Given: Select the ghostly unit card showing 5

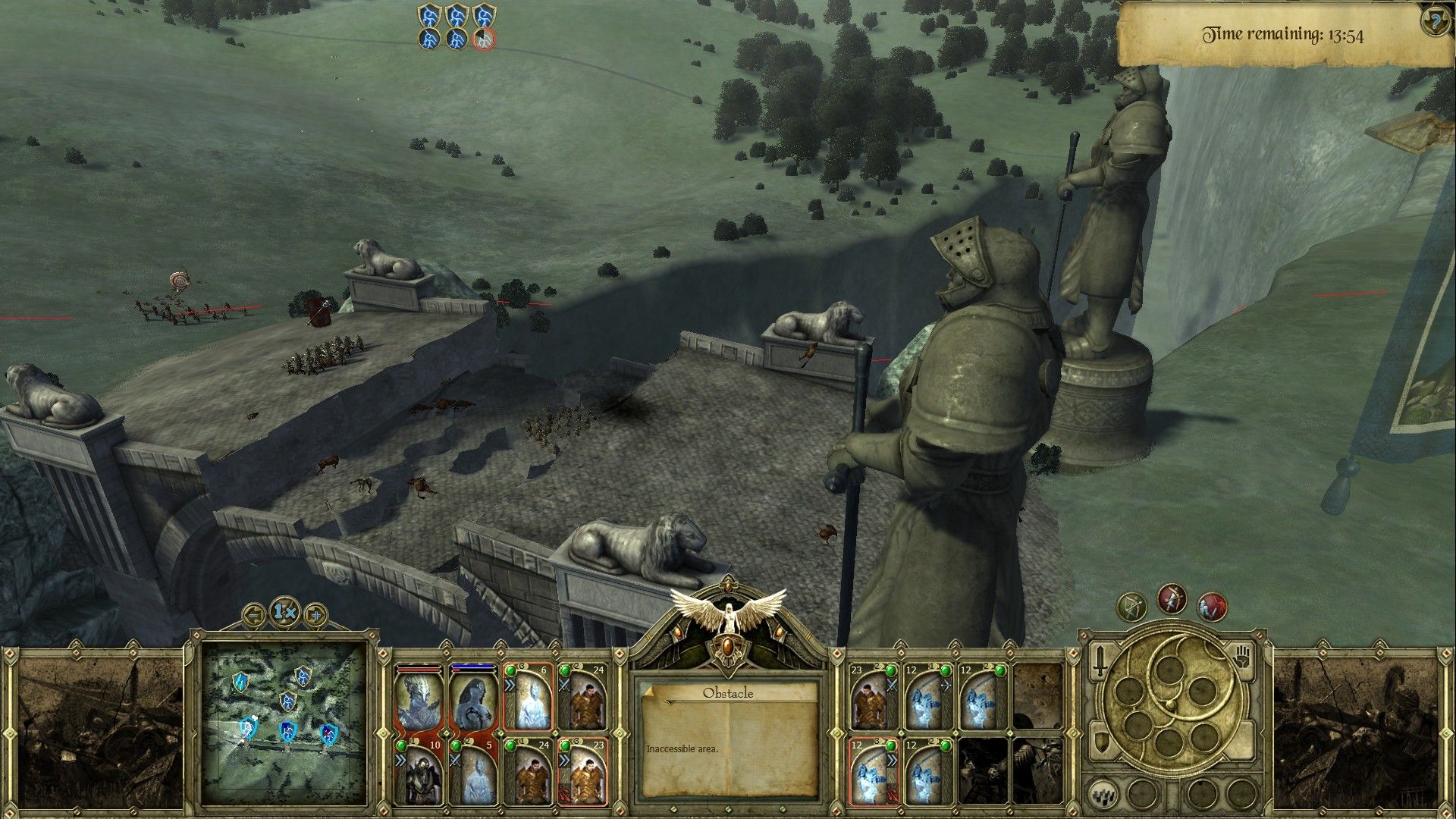Looking at the screenshot, I should point(473,773).
